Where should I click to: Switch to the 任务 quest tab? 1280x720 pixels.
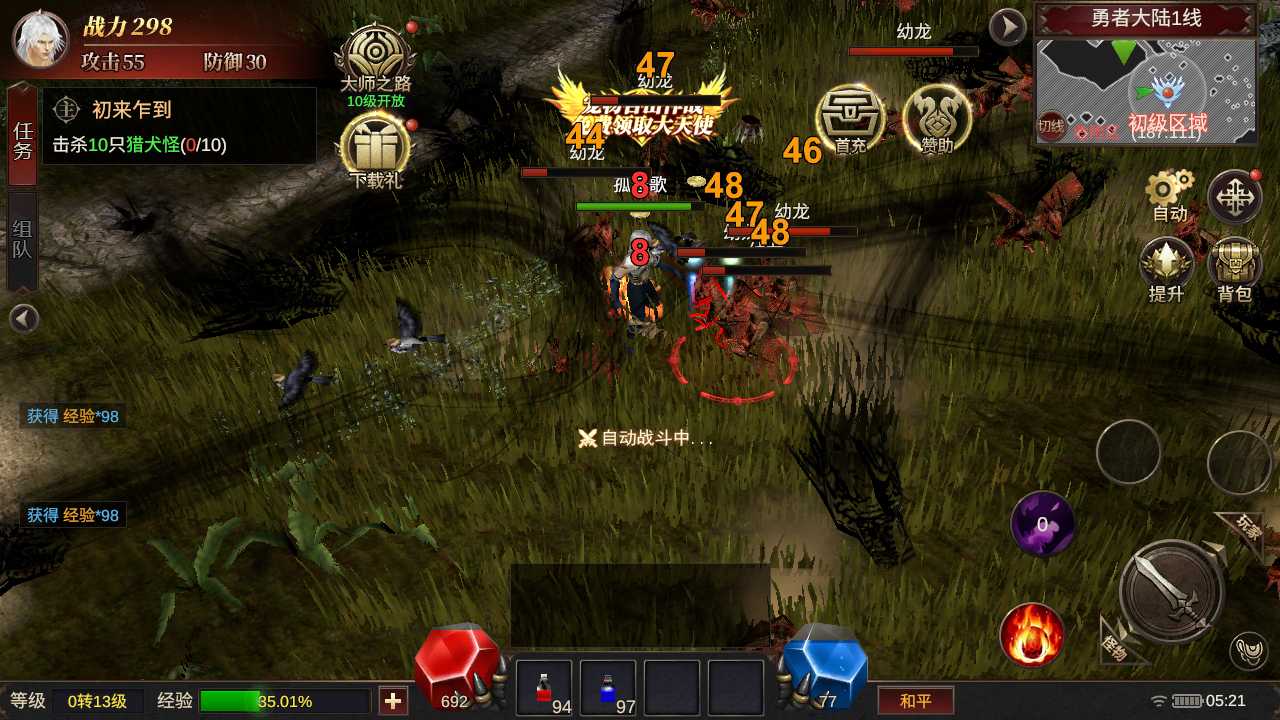[x=22, y=138]
